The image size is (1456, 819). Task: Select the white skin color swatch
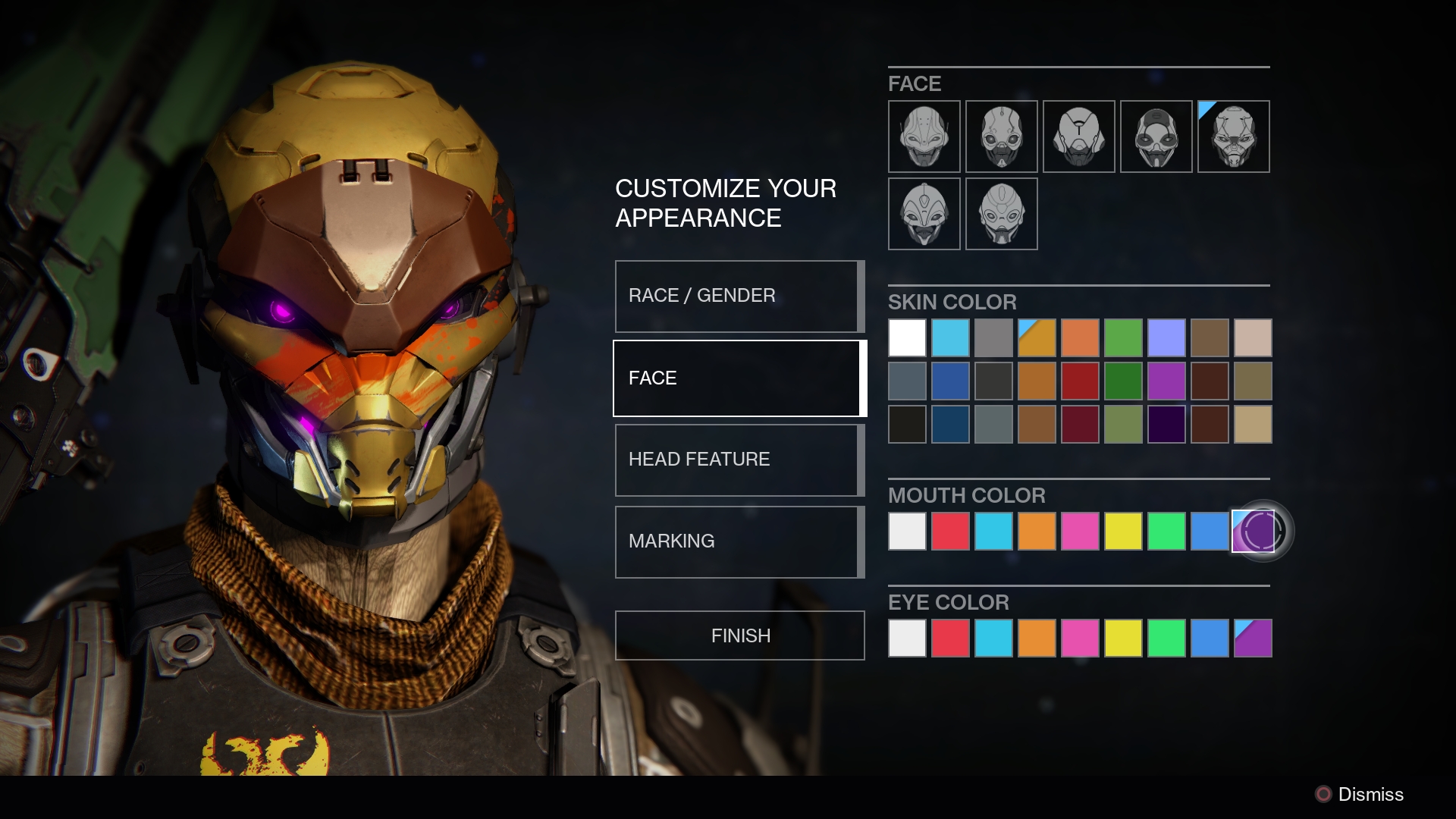tap(907, 338)
